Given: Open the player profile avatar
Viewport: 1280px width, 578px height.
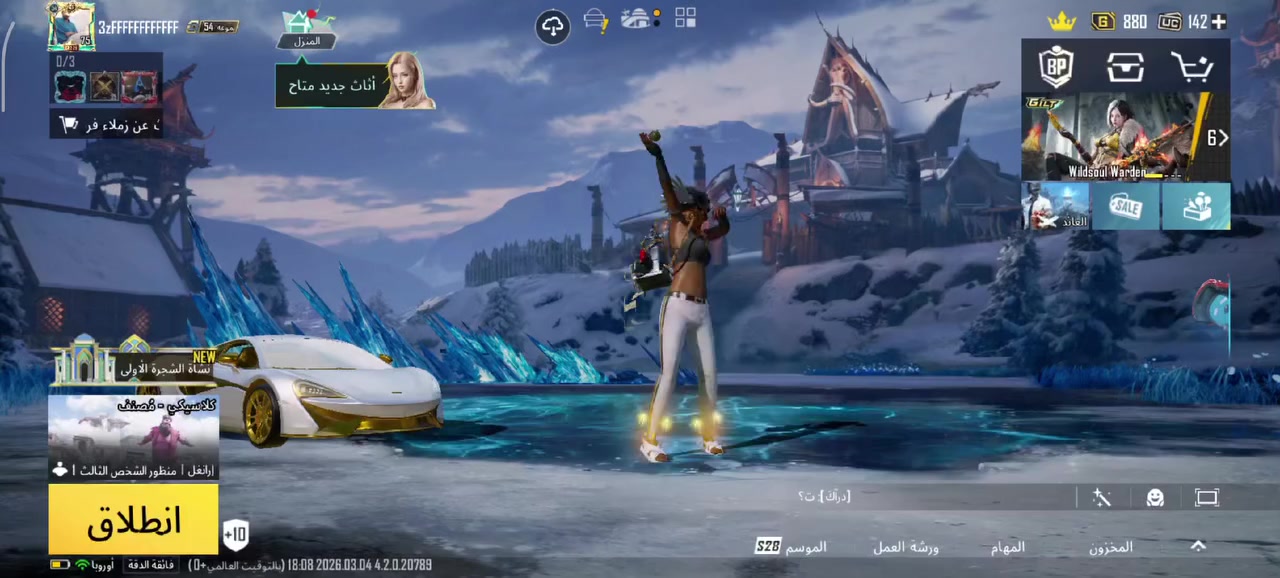Looking at the screenshot, I should [x=71, y=26].
